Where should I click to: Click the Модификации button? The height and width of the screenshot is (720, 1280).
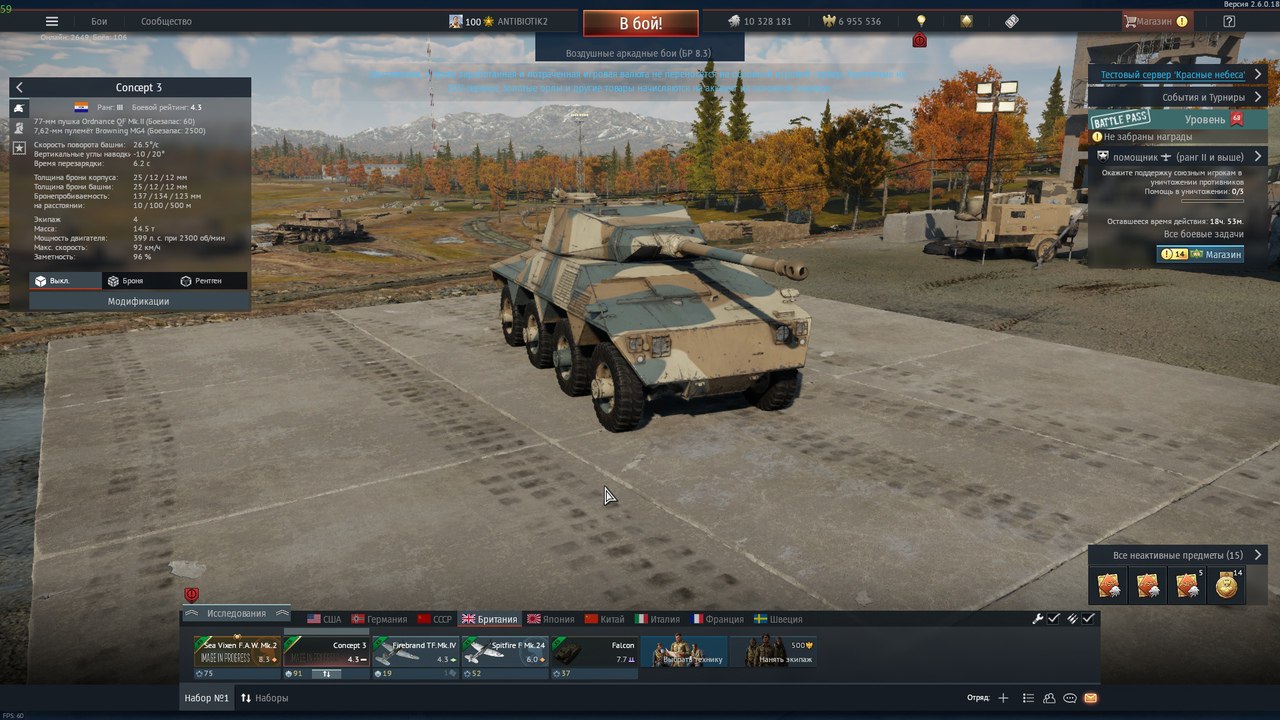139,301
